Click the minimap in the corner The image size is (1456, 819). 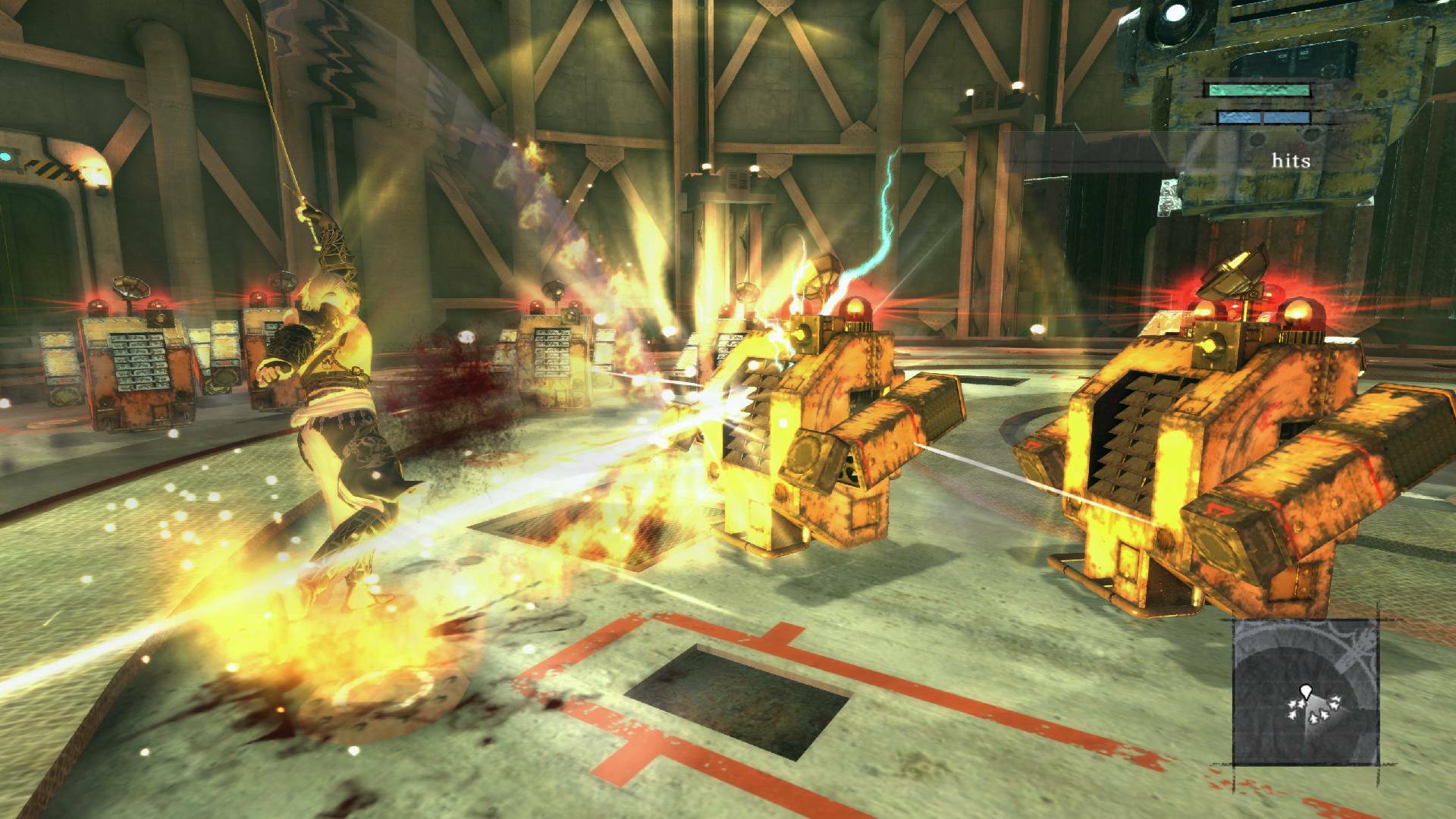(1305, 691)
